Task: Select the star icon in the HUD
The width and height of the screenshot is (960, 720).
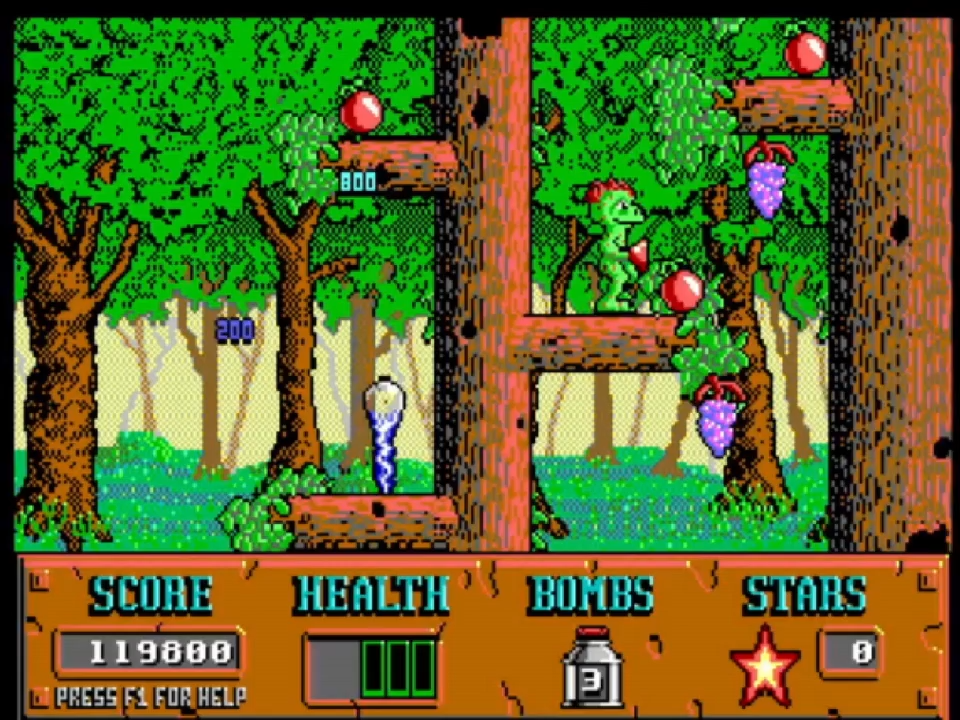Action: (765, 665)
